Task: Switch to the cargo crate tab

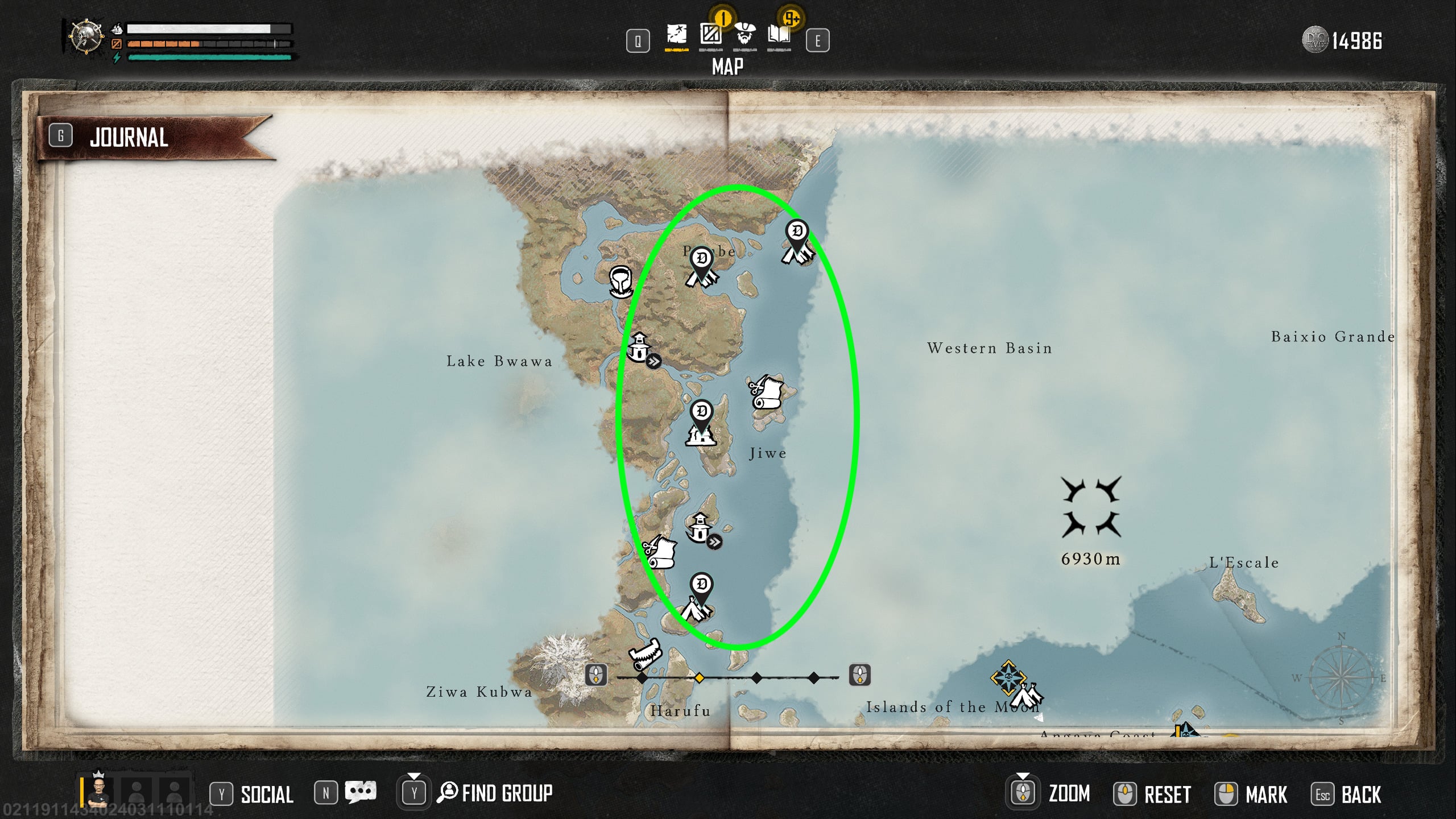Action: [x=710, y=35]
